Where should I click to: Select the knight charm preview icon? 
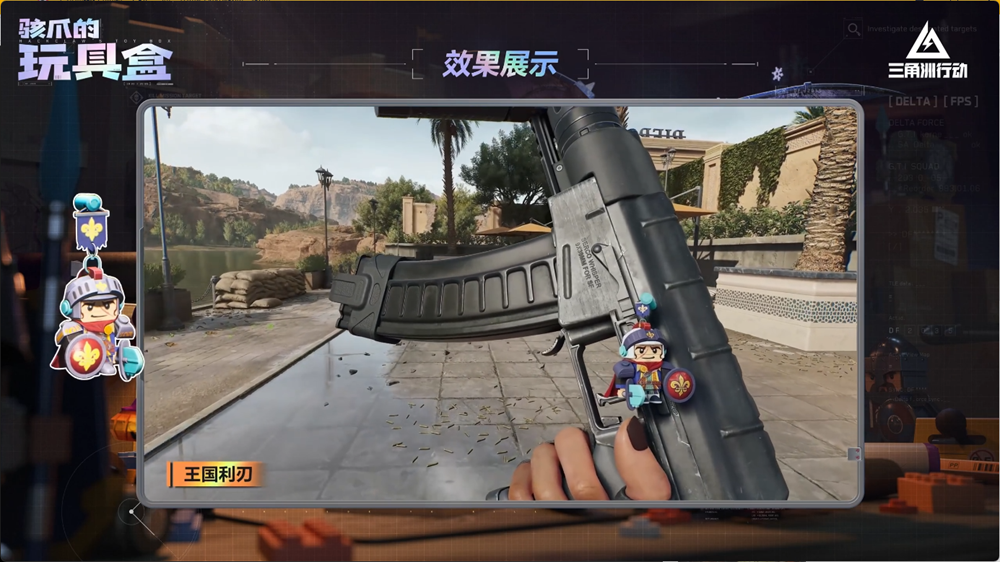coord(97,290)
